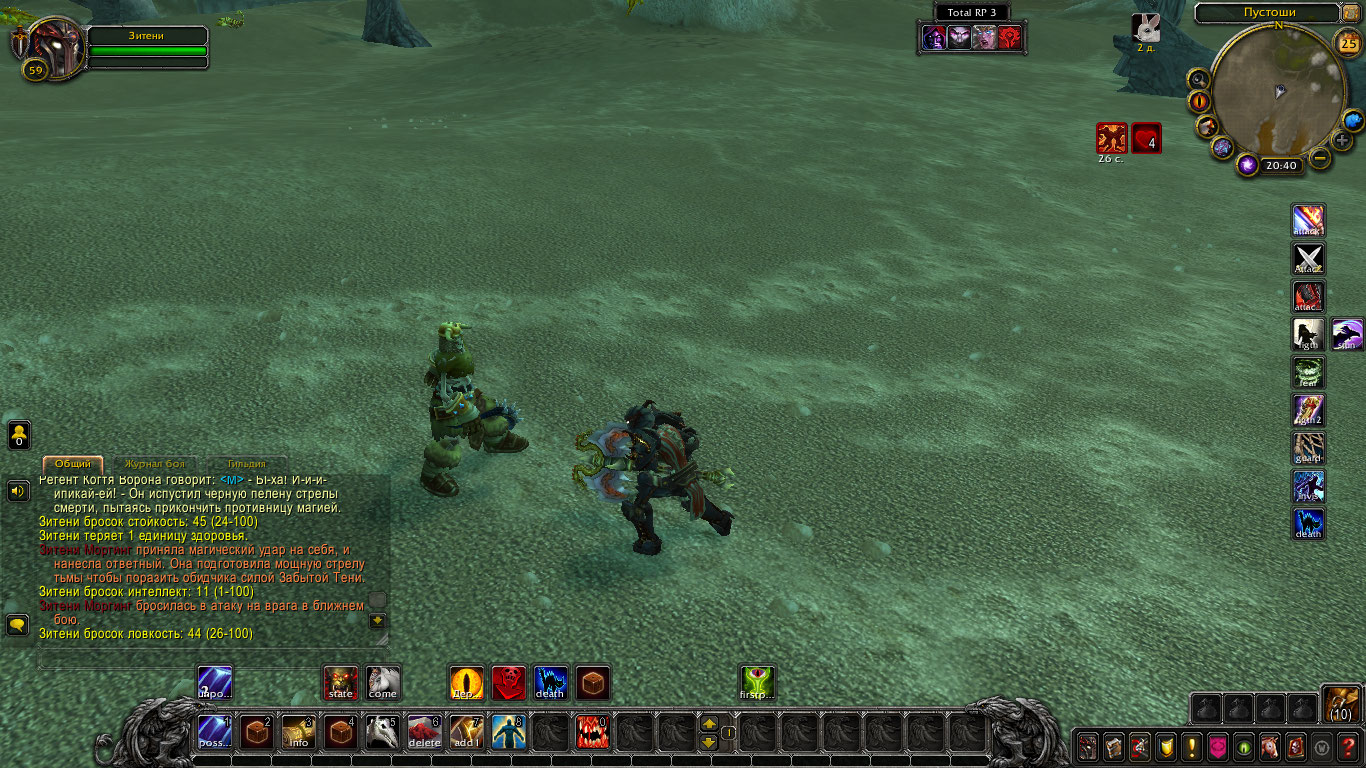The height and width of the screenshot is (768, 1366).
Task: Activate the 'state' orc face macro
Action: (x=341, y=683)
